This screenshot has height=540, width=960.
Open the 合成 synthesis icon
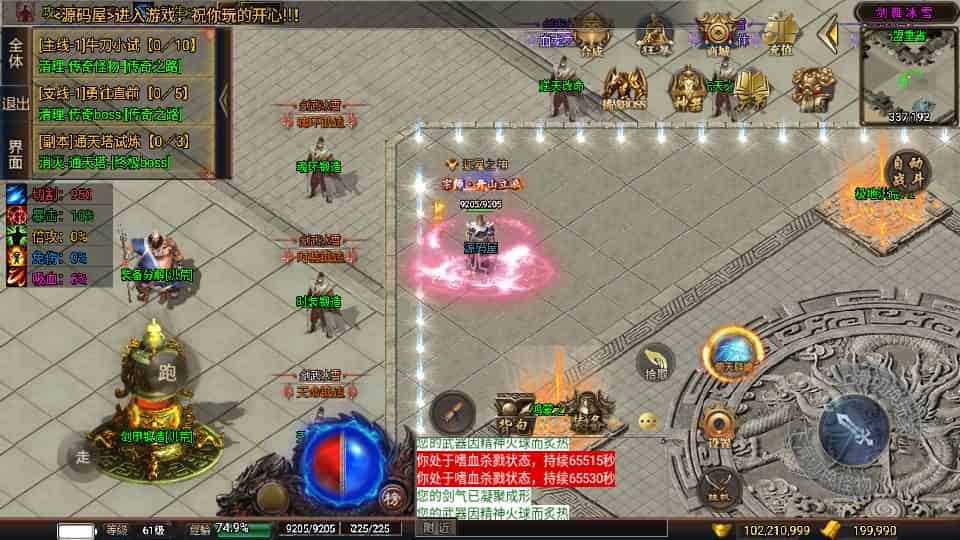click(592, 35)
